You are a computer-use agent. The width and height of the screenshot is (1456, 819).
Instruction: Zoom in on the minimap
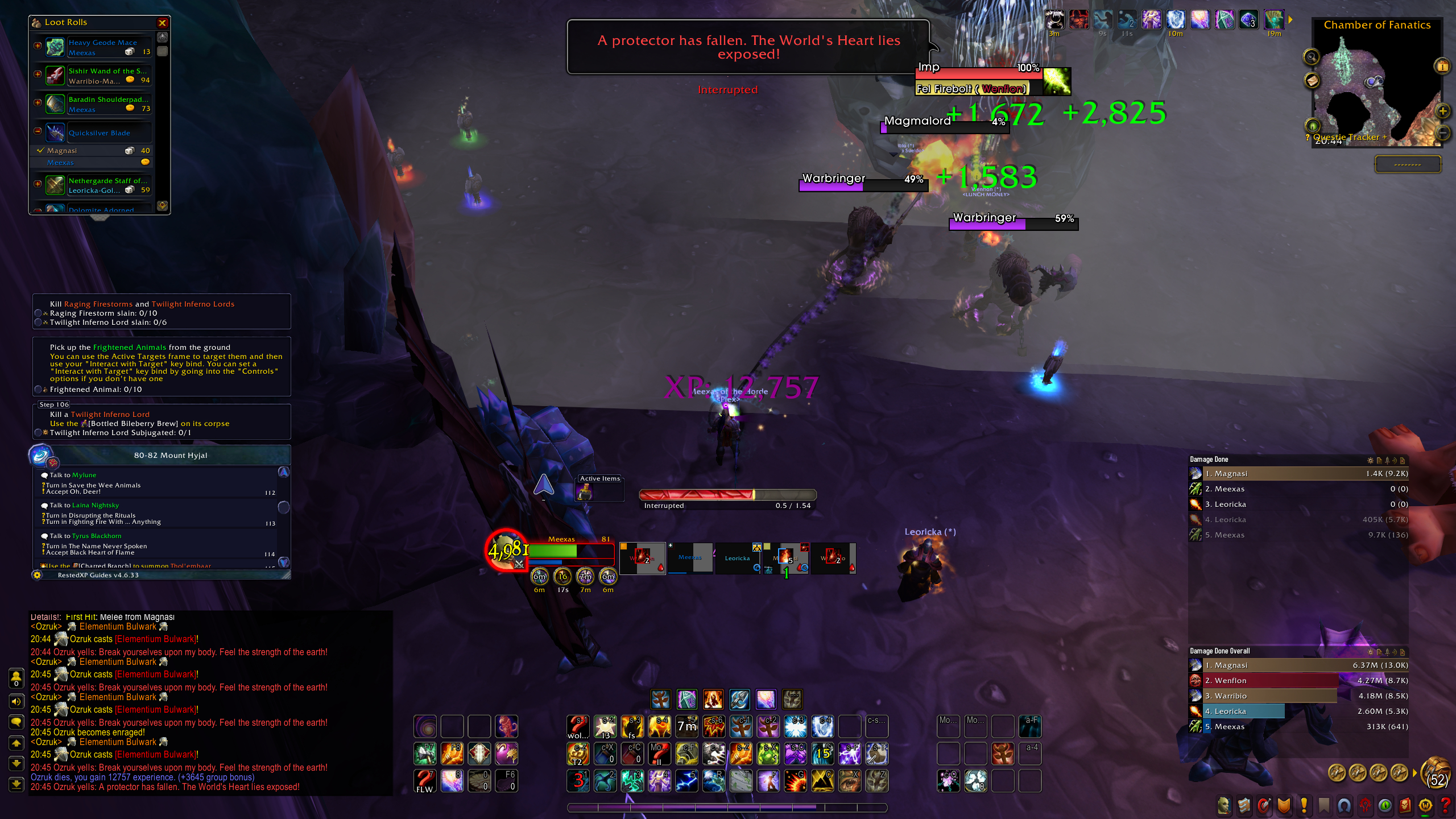pos(1443,111)
